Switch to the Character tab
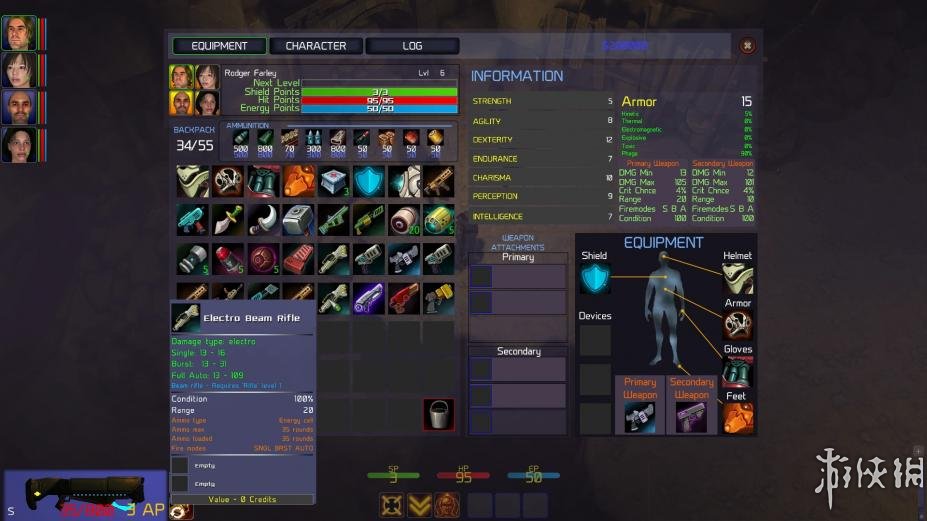This screenshot has height=521, width=927. pos(315,46)
